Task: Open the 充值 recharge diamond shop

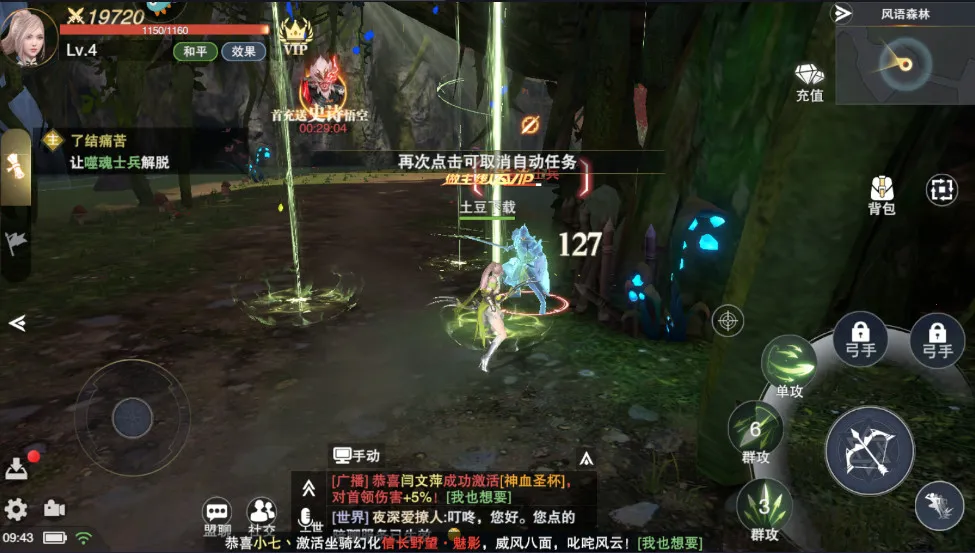Action: (x=809, y=81)
